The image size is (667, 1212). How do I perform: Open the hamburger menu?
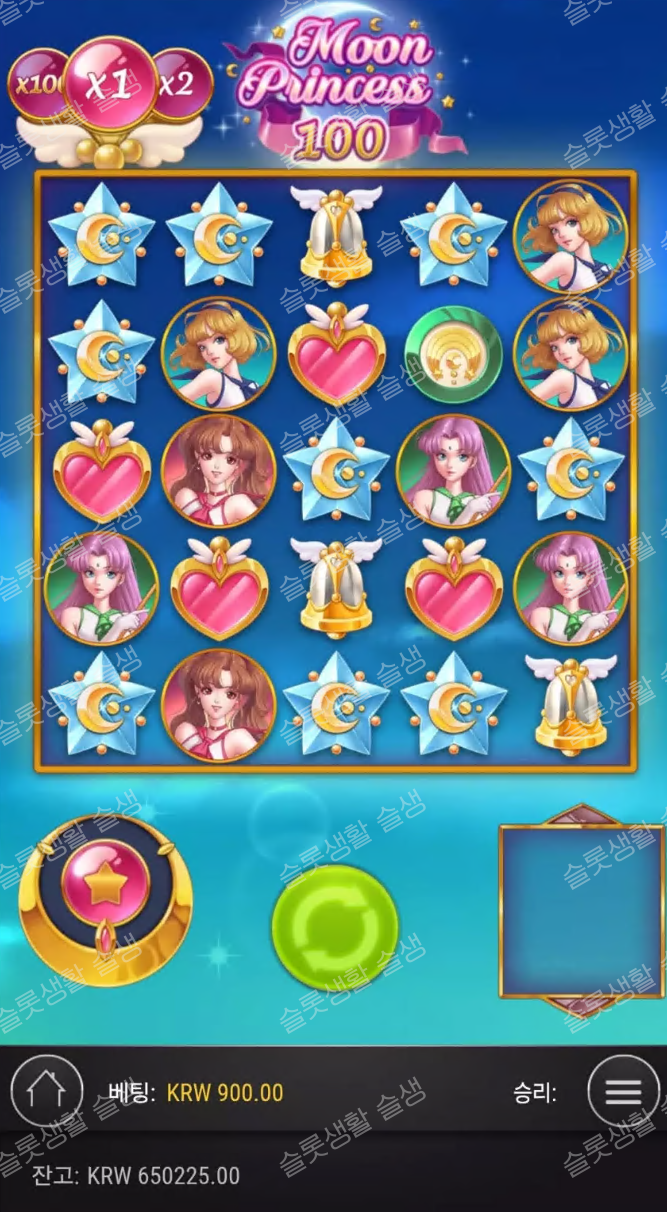pyautogui.click(x=623, y=1092)
